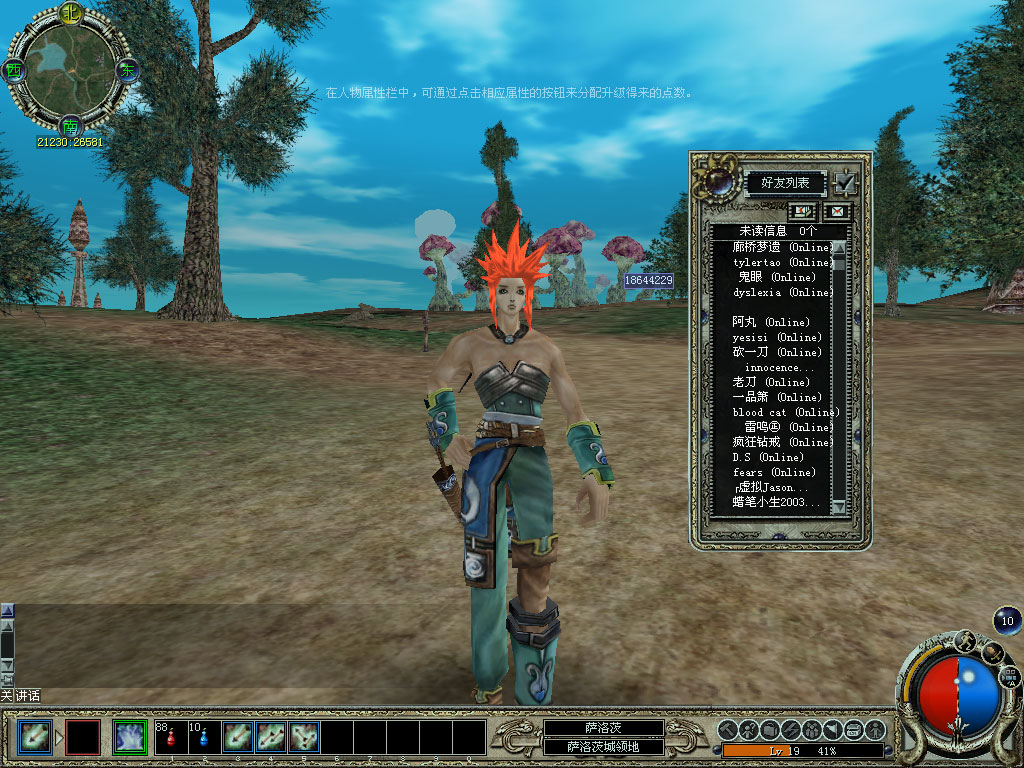Click the friend list scroll-down arrow
The width and height of the screenshot is (1024, 768).
tap(839, 508)
